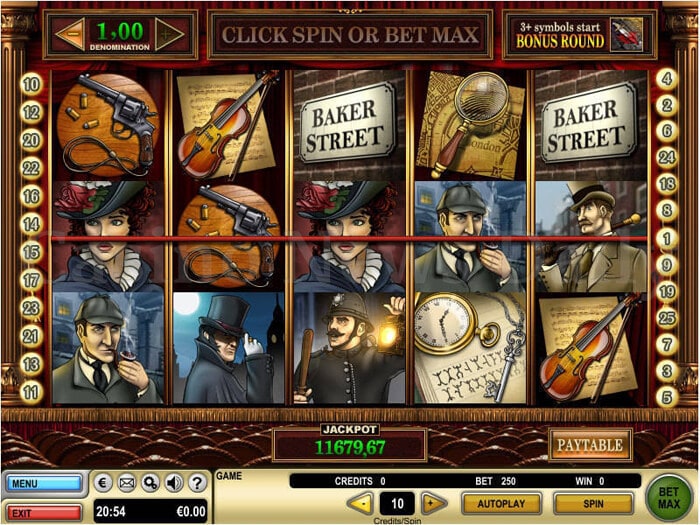
Task: Open the Paytable
Action: coord(590,444)
